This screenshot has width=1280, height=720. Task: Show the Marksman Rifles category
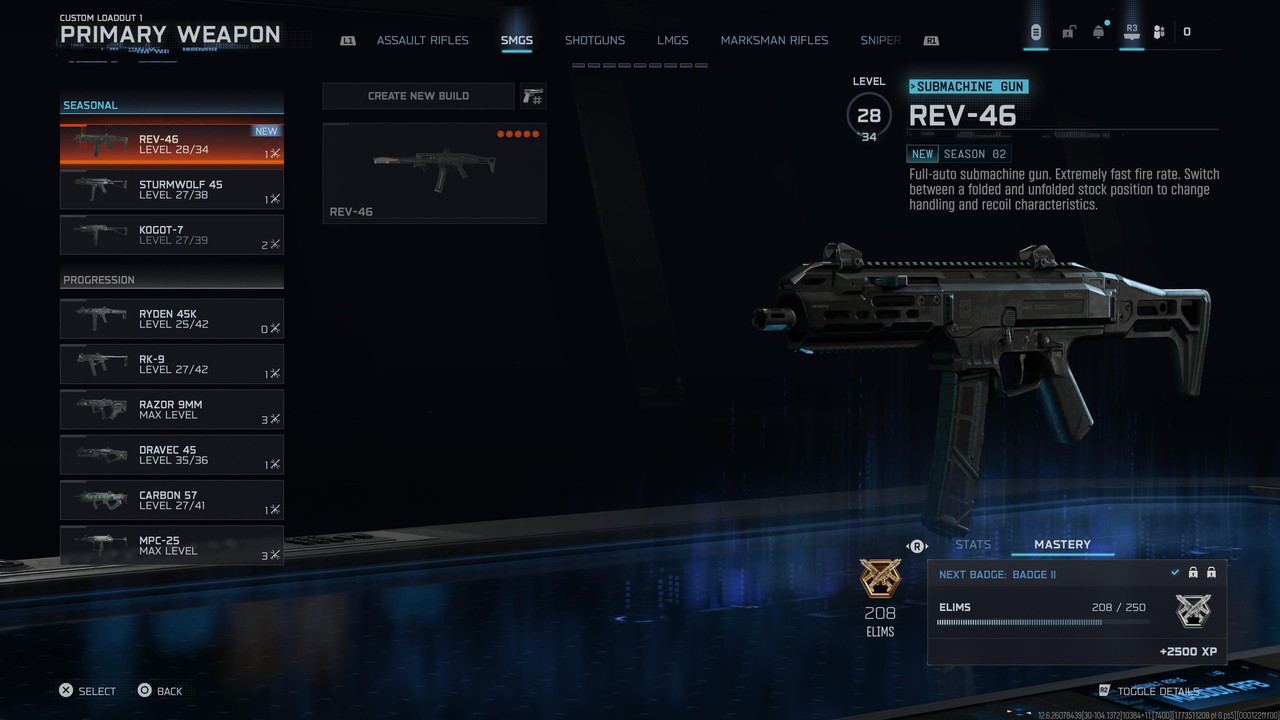tap(774, 41)
